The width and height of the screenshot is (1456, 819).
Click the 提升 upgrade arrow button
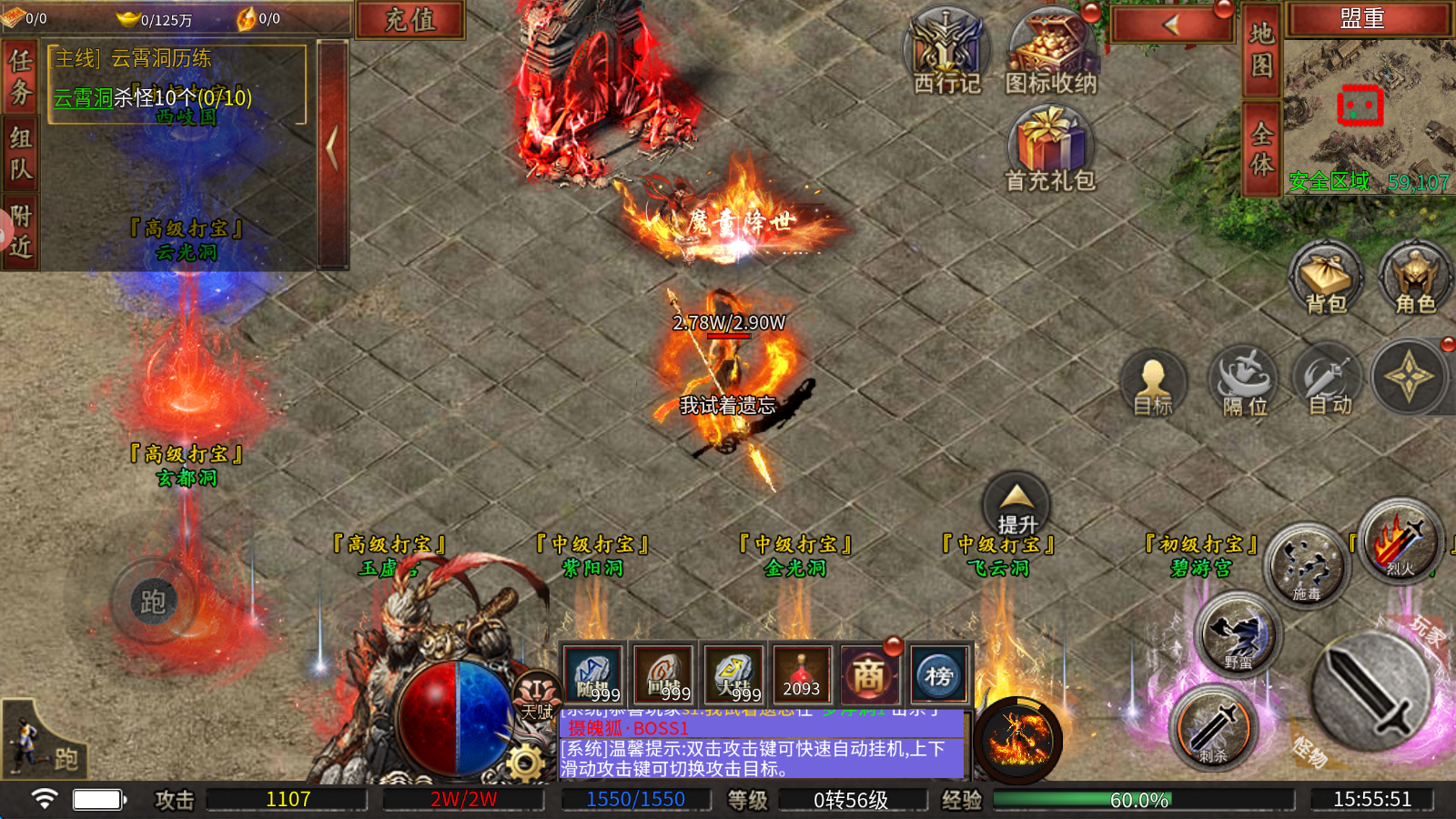[1016, 503]
